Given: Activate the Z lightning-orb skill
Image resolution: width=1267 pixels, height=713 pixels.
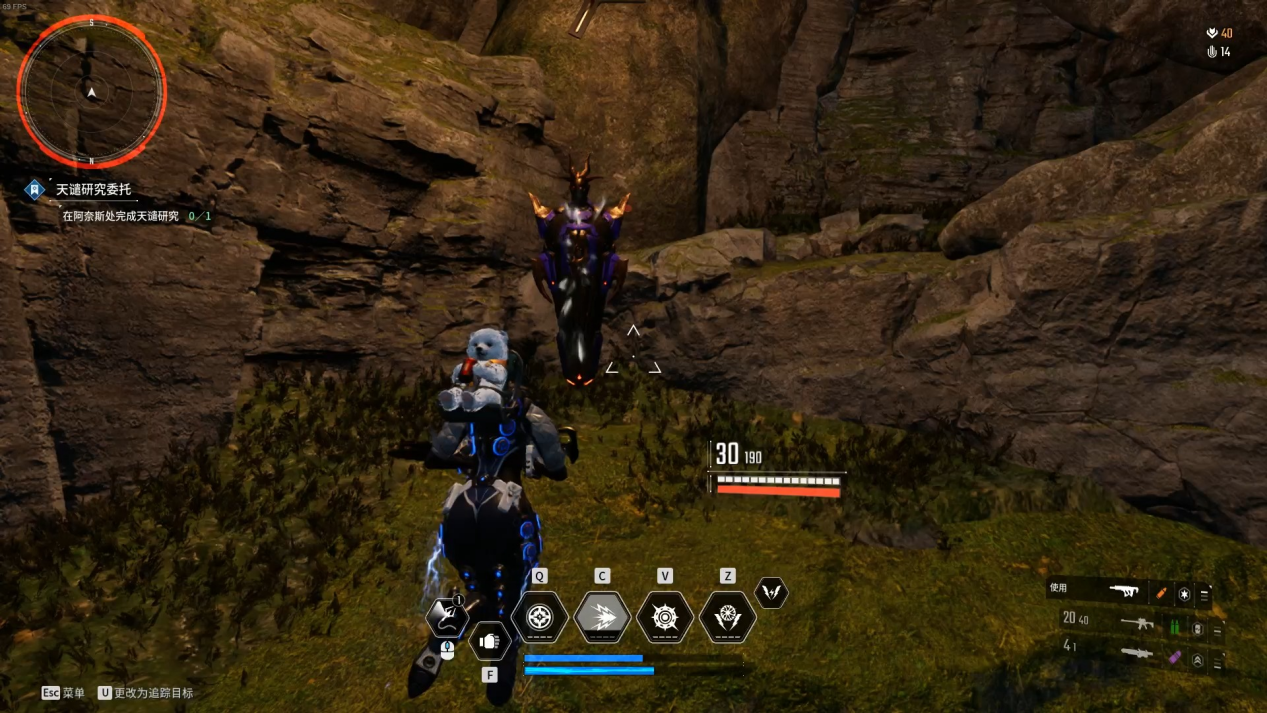Looking at the screenshot, I should [727, 617].
